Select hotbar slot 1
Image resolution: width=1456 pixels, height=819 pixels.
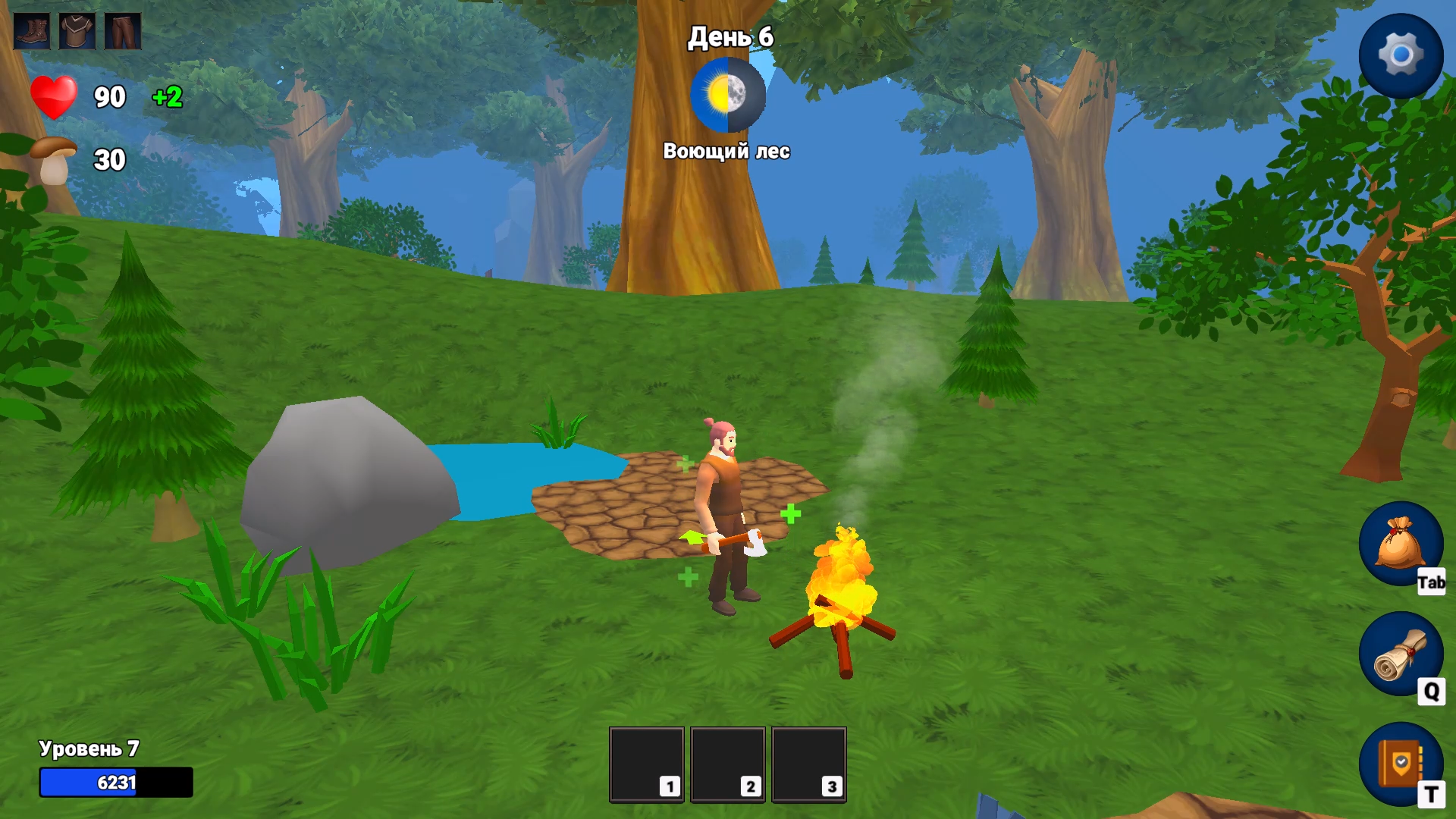[647, 764]
